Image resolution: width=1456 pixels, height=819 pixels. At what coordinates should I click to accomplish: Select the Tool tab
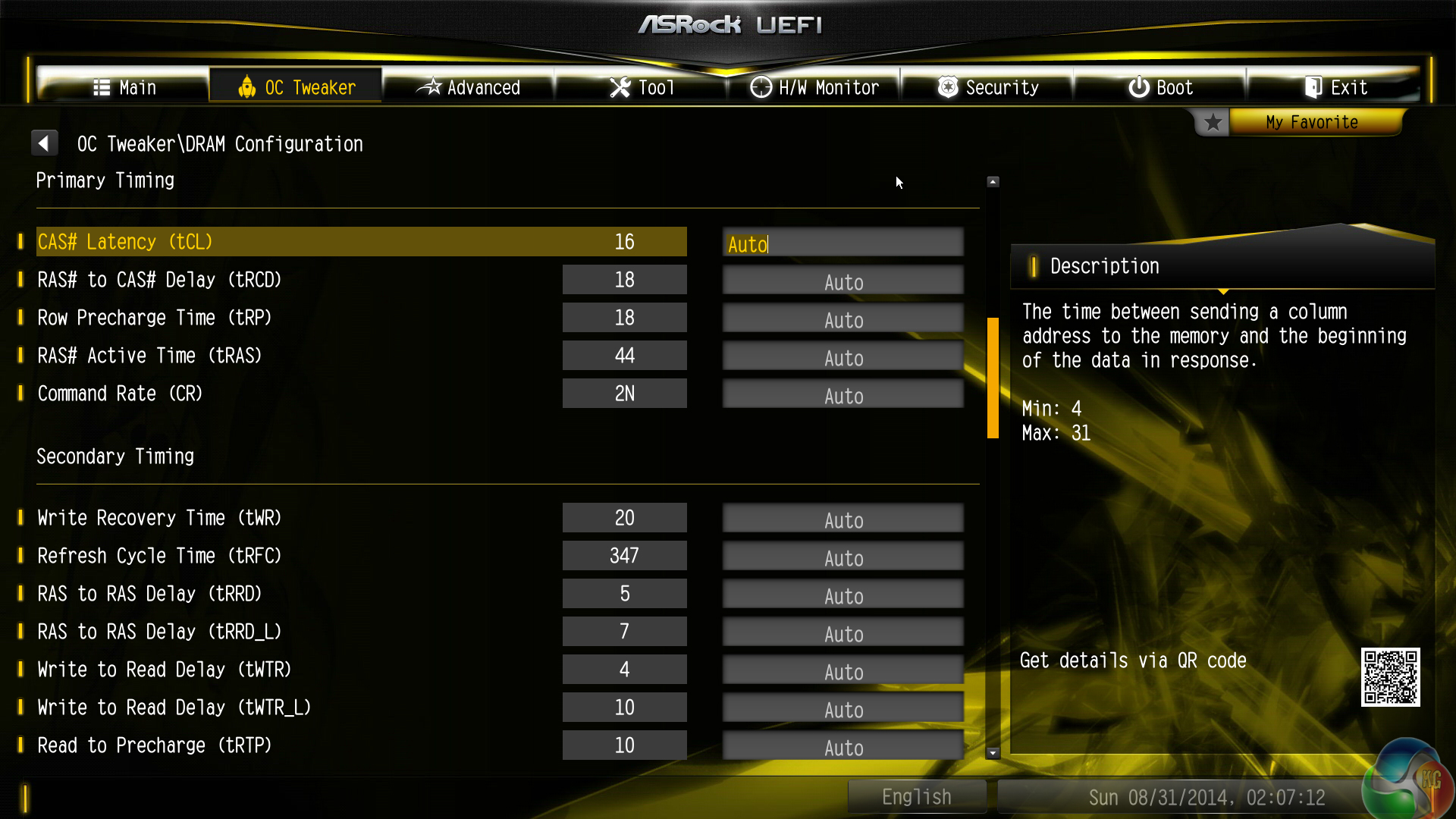642,87
